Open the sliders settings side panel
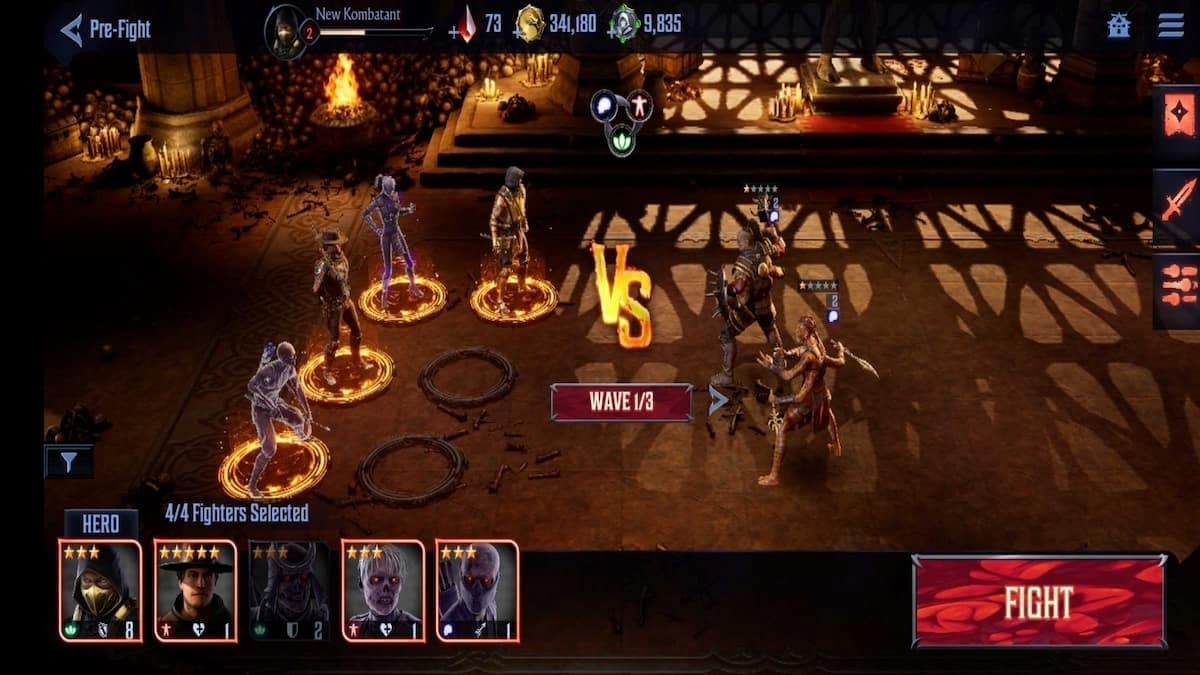The width and height of the screenshot is (1200, 675). click(x=1175, y=289)
